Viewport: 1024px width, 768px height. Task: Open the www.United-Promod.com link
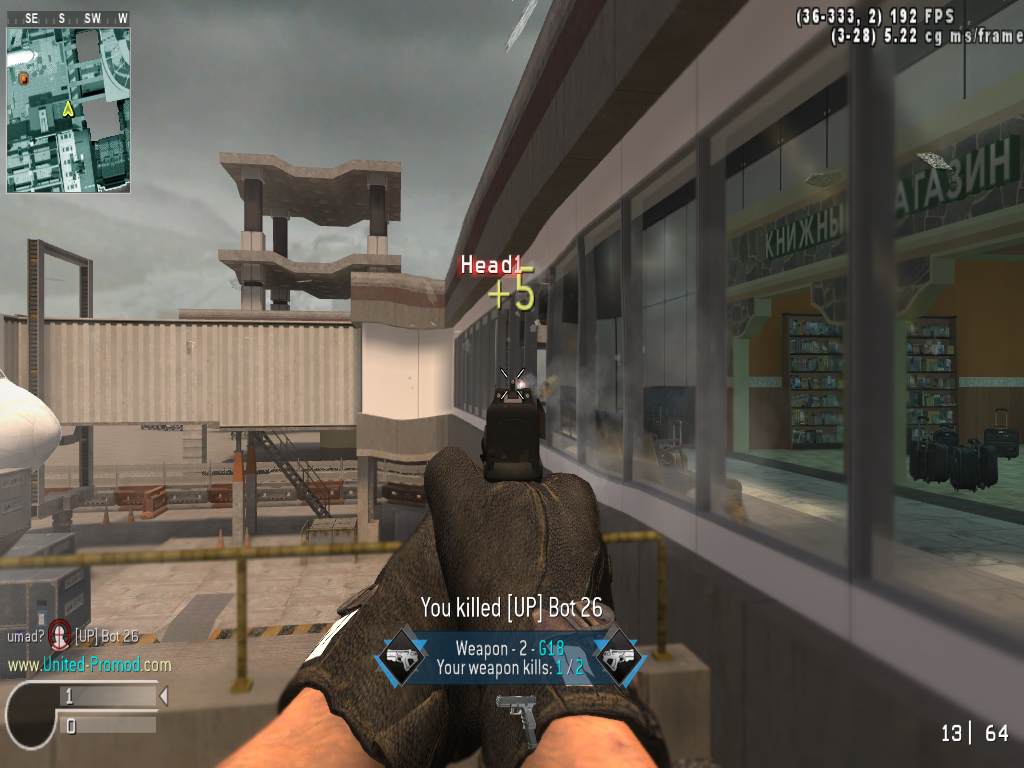(x=89, y=665)
